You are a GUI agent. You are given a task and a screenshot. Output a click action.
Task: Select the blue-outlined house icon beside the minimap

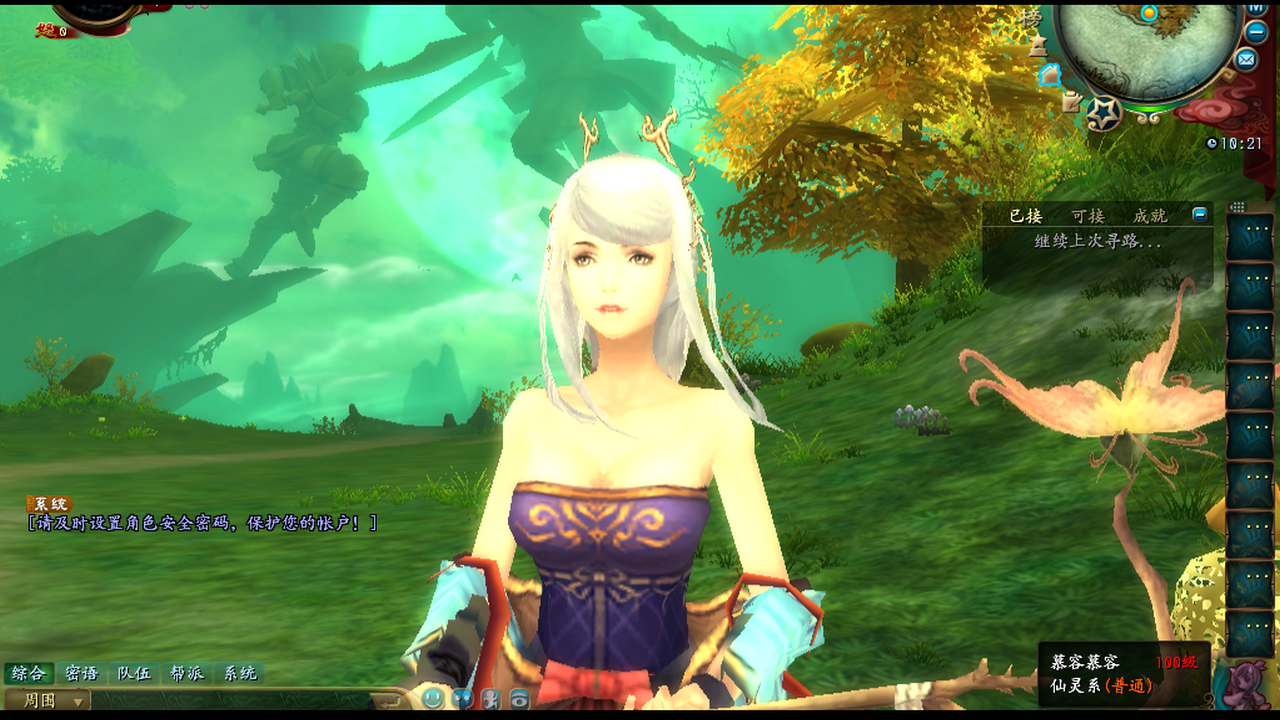(1049, 75)
